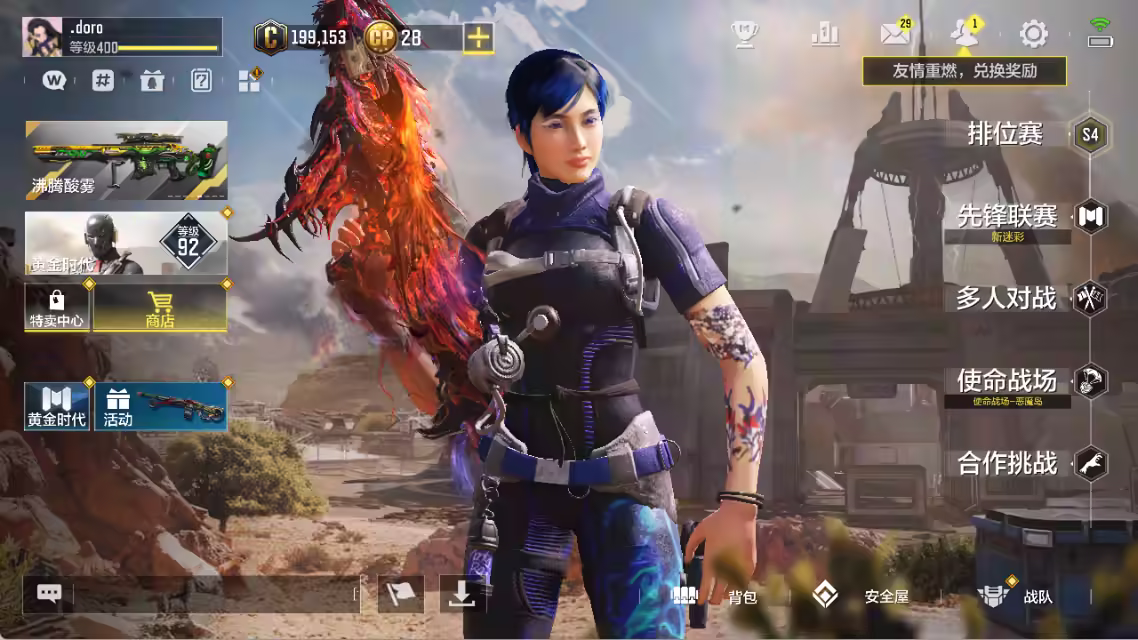
Task: Enter 使命战场 battle royale mode
Action: click(x=1007, y=381)
